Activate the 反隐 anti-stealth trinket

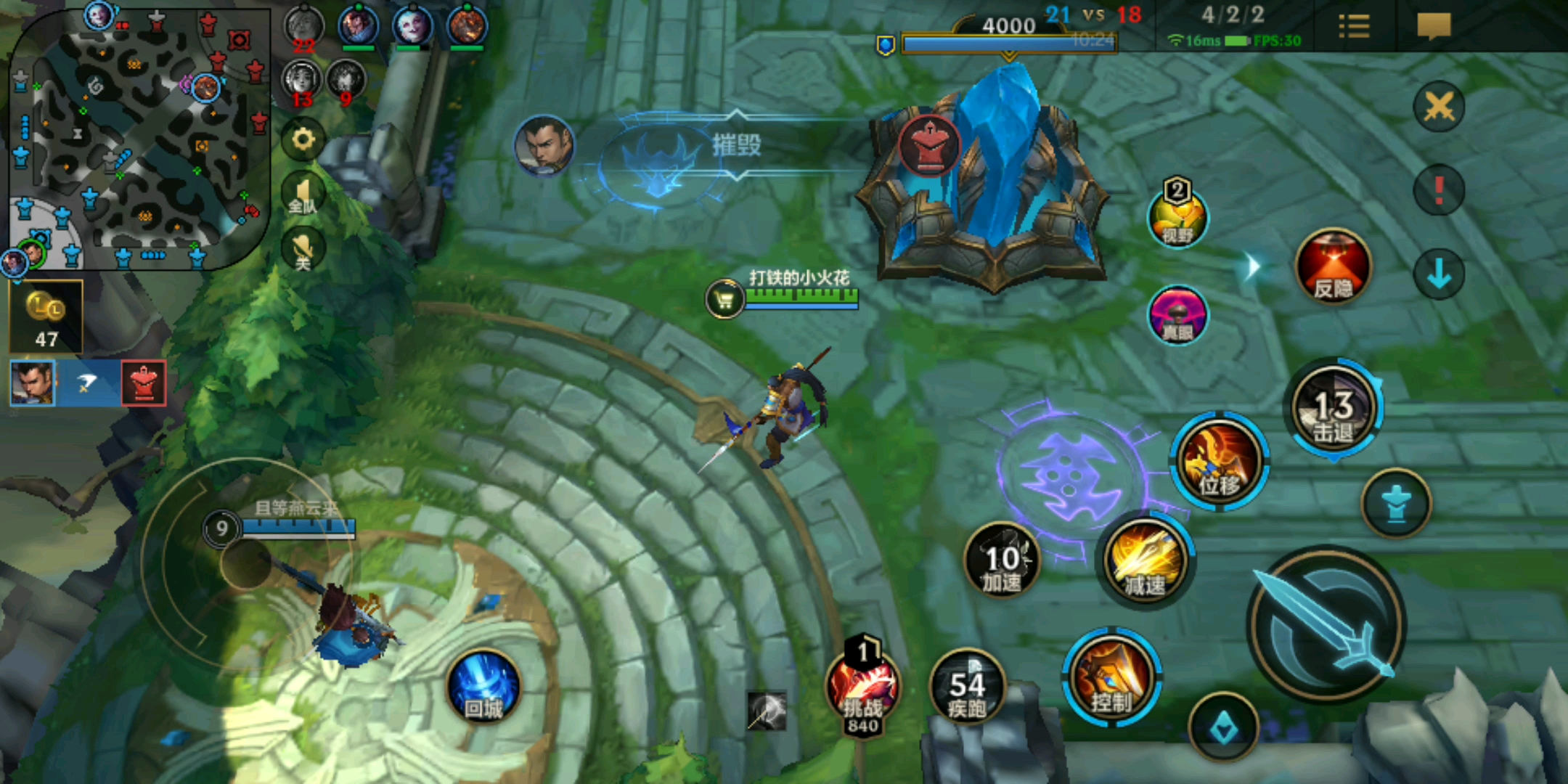tap(1333, 266)
